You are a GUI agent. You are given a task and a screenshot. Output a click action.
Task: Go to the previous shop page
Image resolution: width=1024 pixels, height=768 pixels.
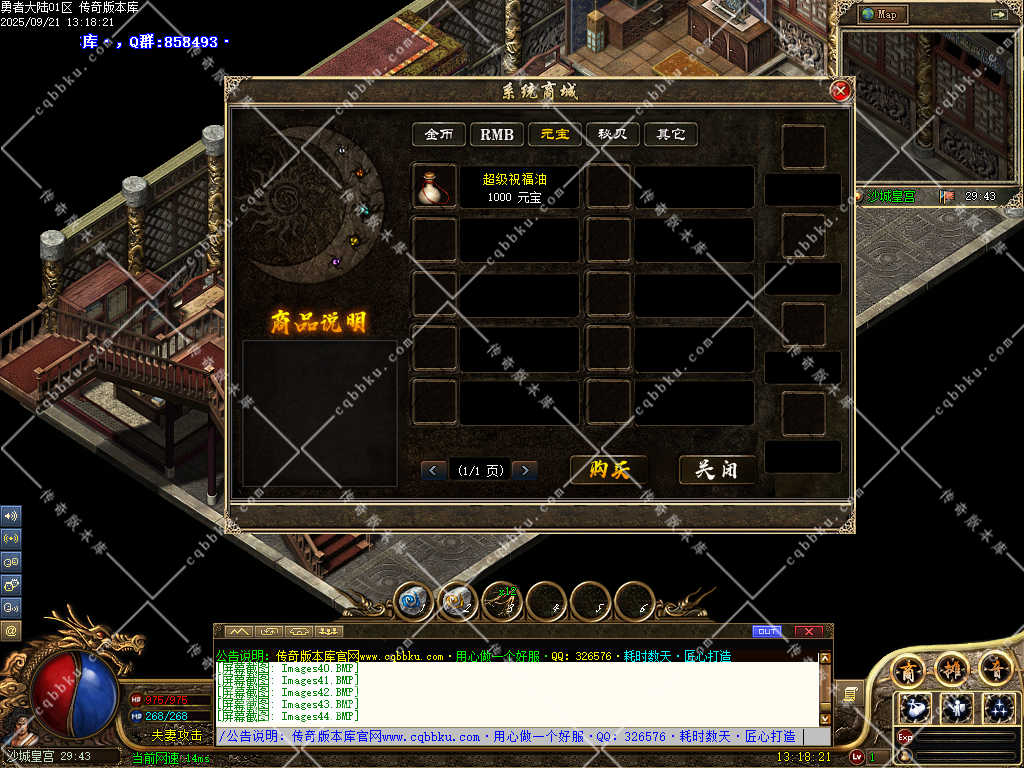(434, 470)
